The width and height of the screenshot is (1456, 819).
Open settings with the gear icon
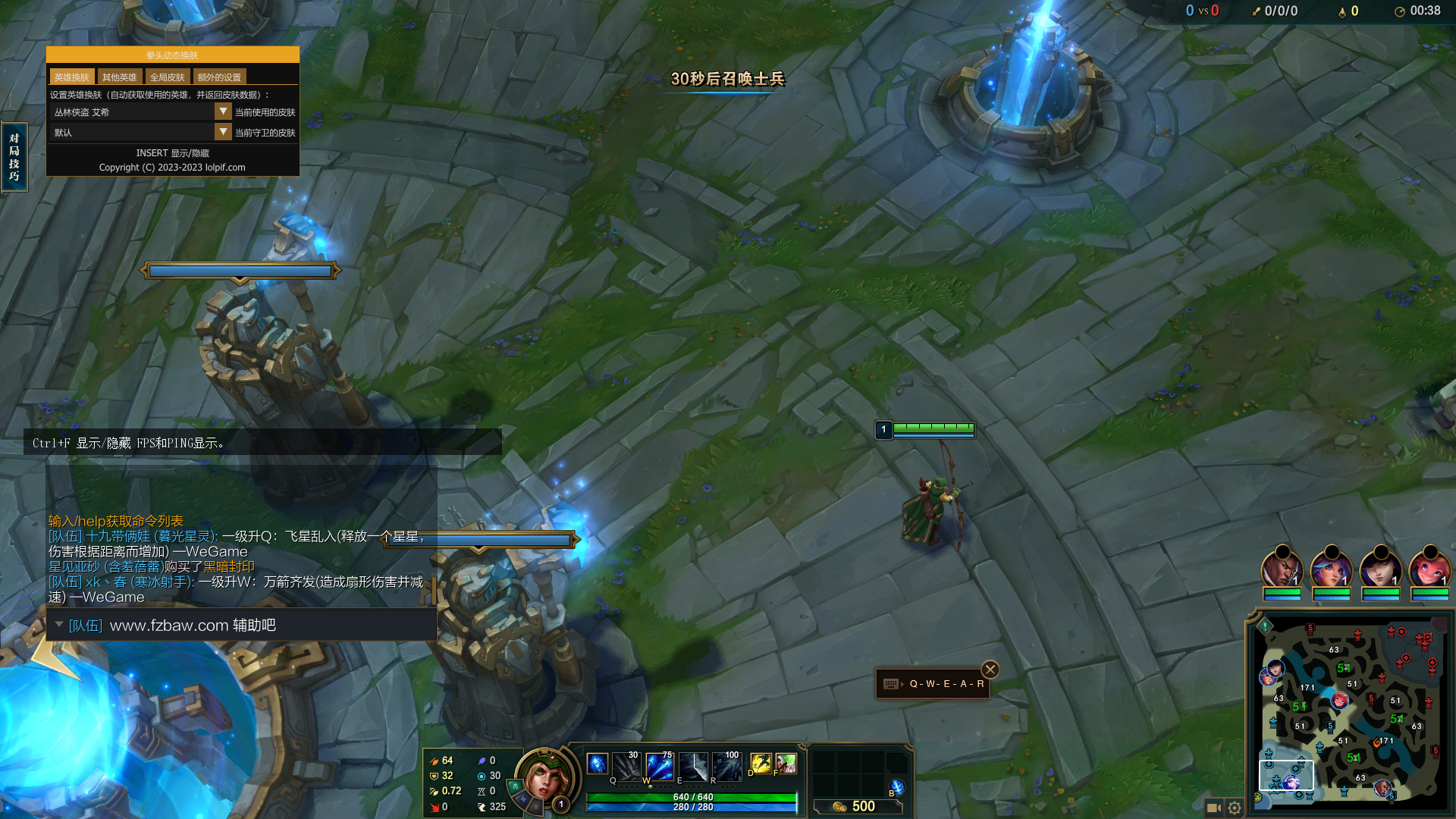(x=1235, y=808)
